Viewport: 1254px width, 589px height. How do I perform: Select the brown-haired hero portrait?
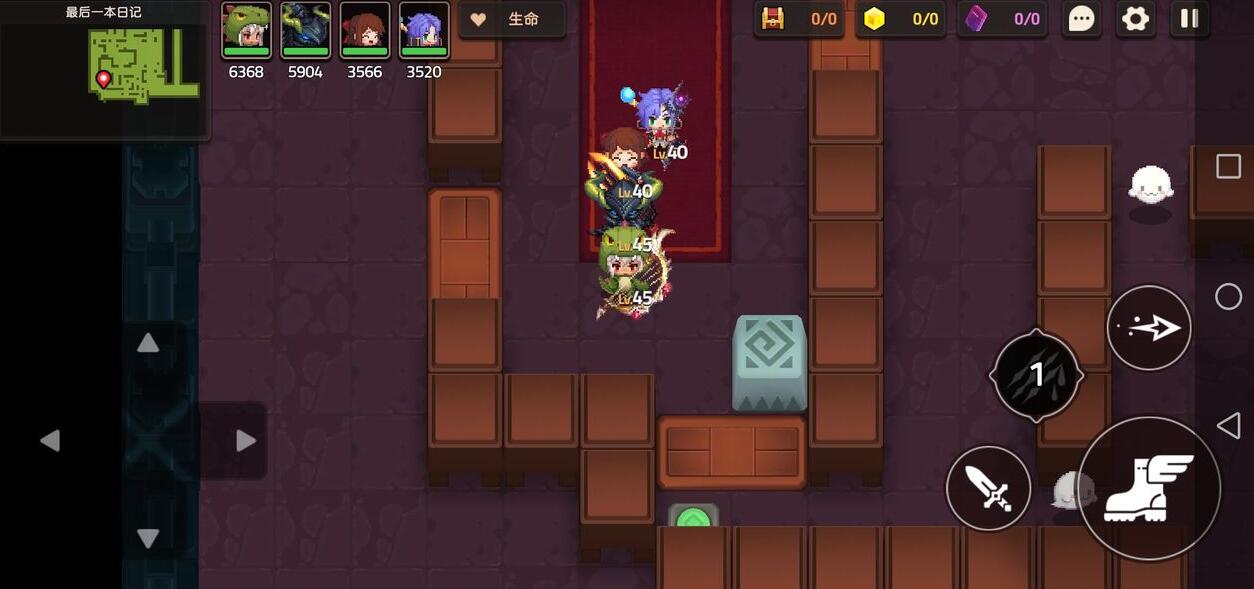click(364, 28)
